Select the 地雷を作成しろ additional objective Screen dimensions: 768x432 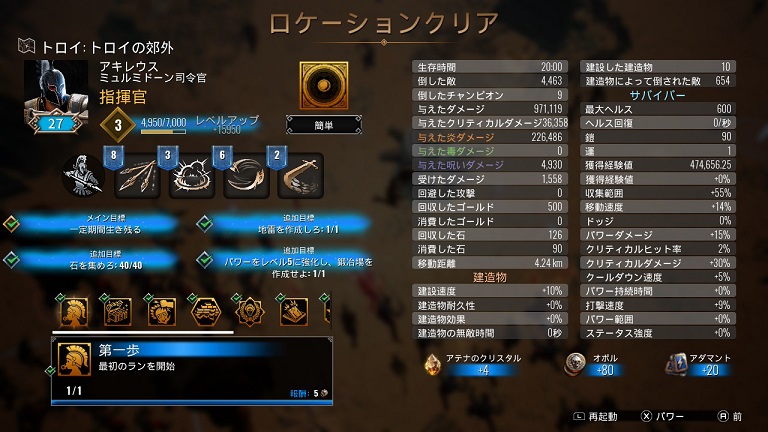[x=285, y=224]
